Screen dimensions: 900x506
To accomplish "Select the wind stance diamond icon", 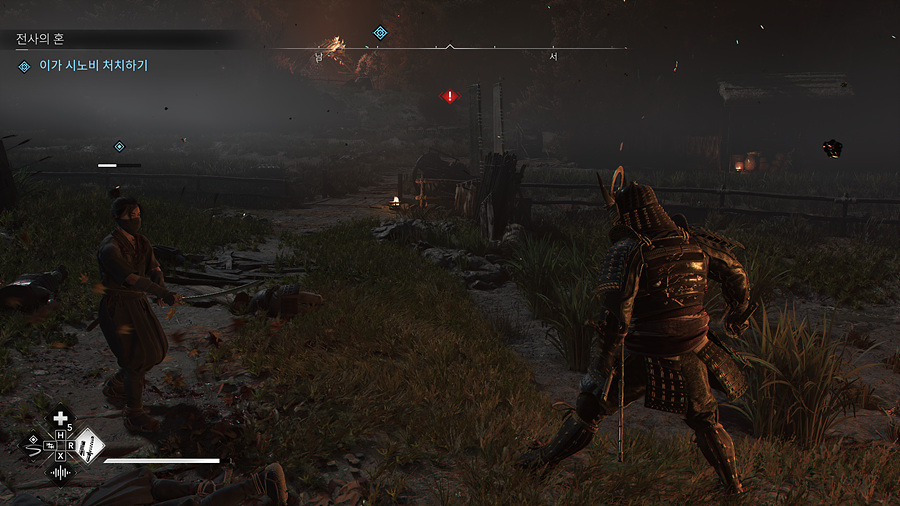I will (34, 444).
